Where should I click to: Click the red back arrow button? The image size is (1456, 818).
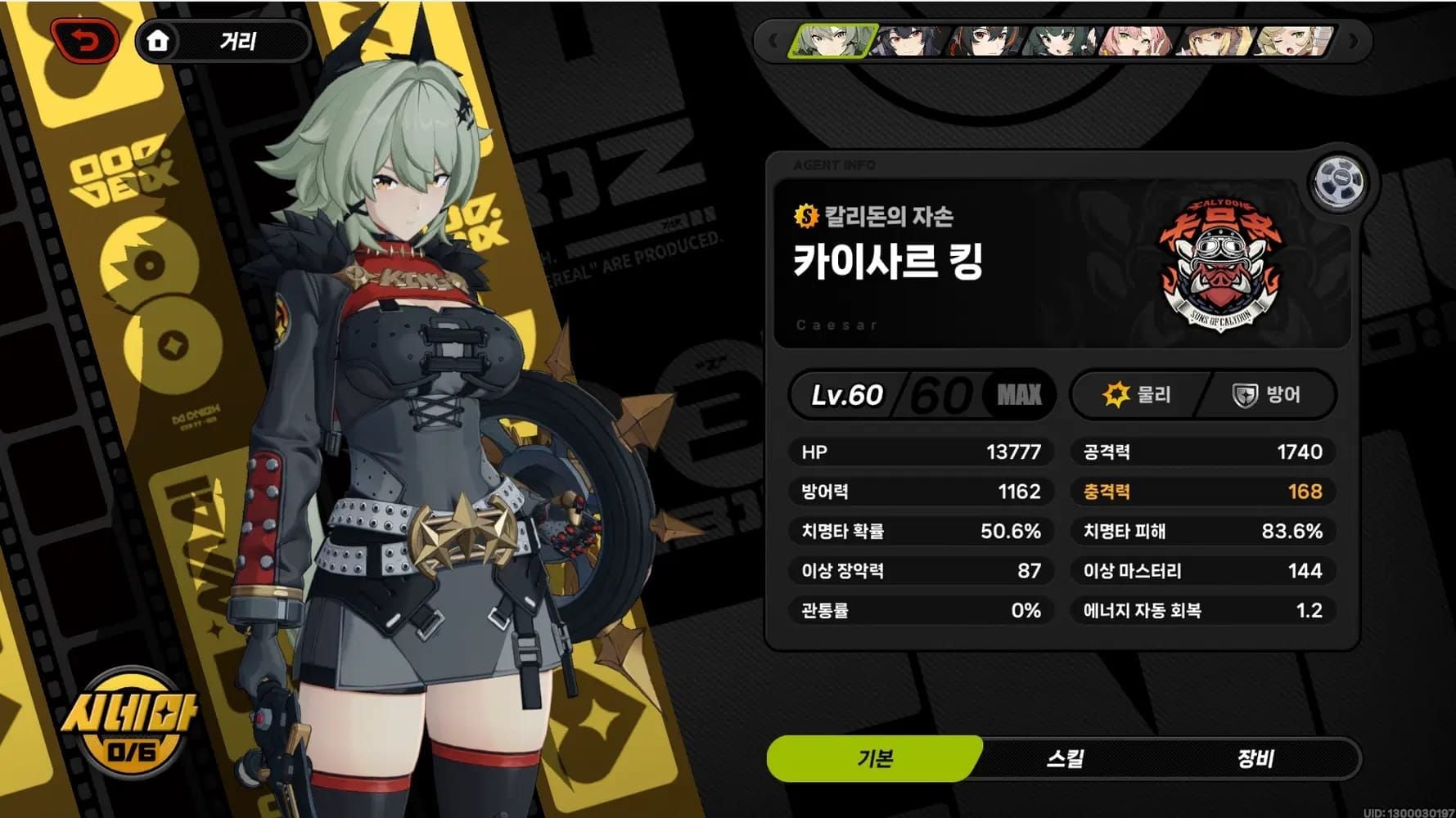(85, 40)
